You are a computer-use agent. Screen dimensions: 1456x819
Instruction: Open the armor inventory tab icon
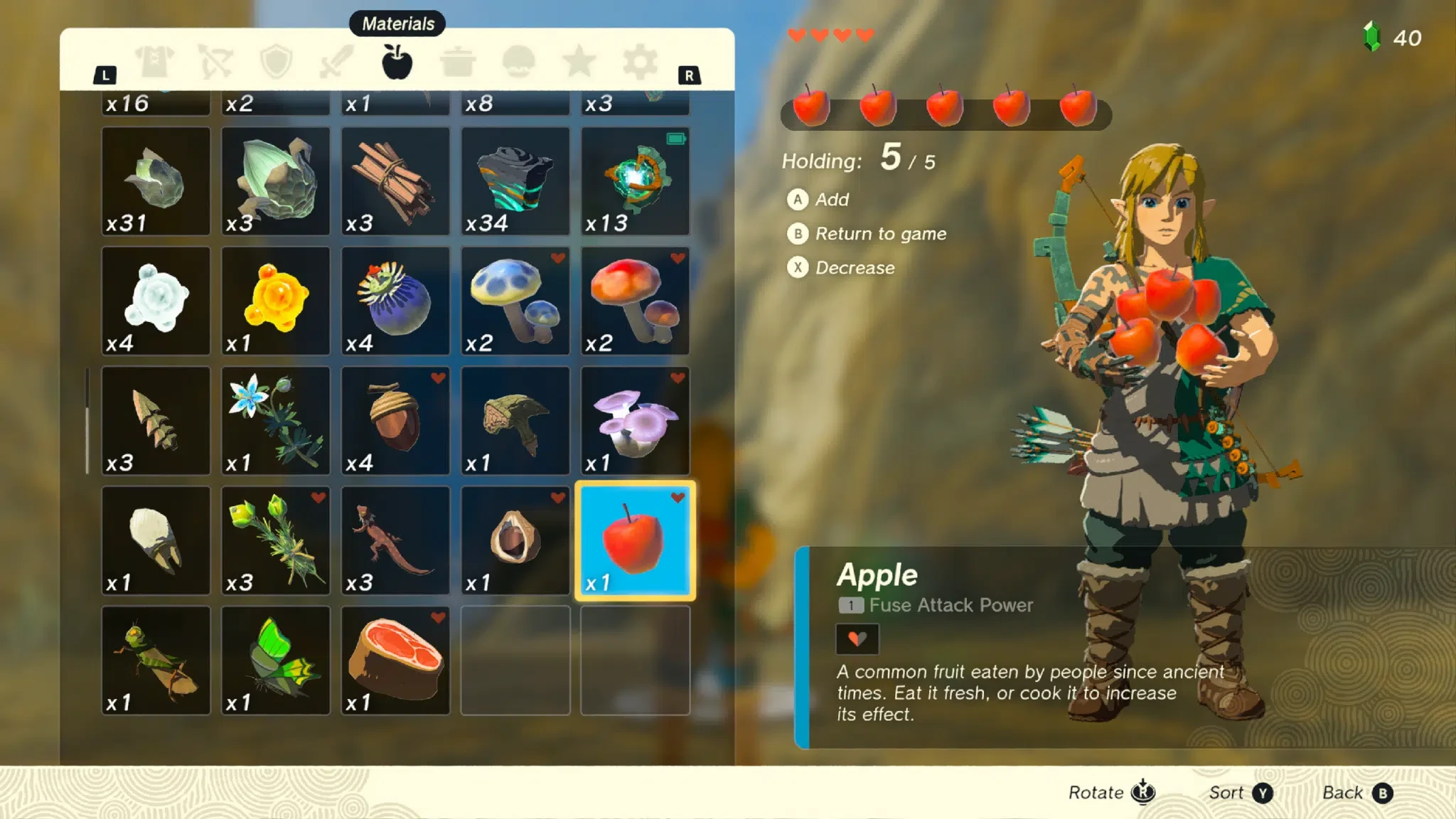coord(156,61)
